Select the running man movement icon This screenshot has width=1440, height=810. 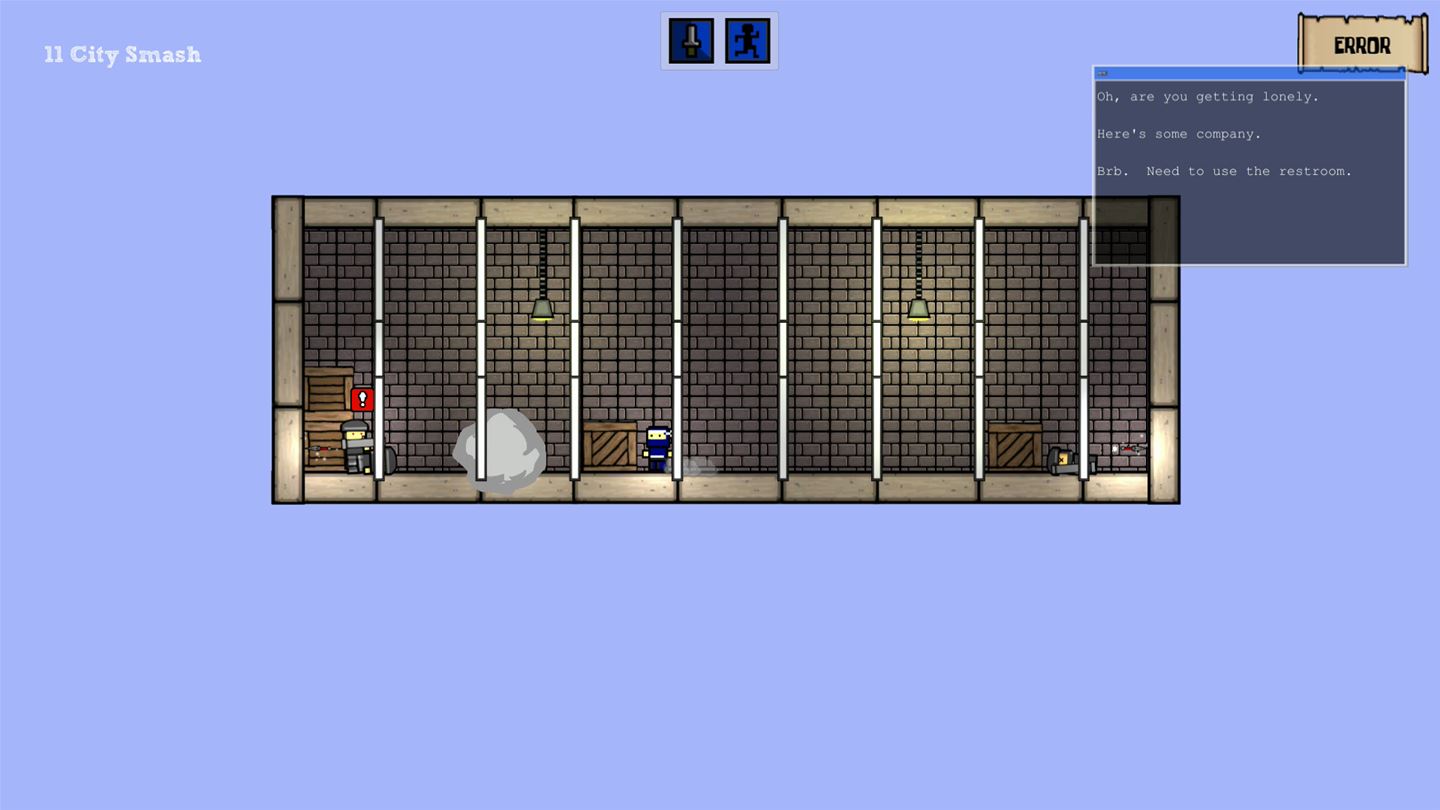749,39
